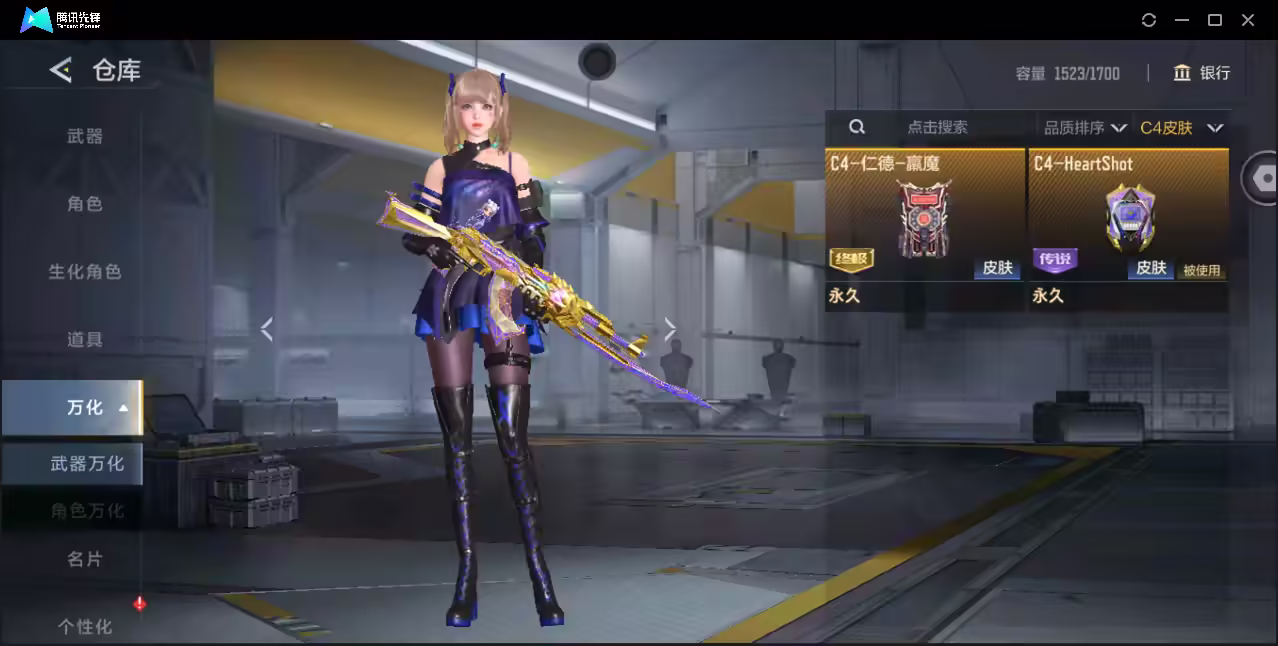Click the 点击搜索 search field
This screenshot has height=646, width=1278.
[x=937, y=127]
